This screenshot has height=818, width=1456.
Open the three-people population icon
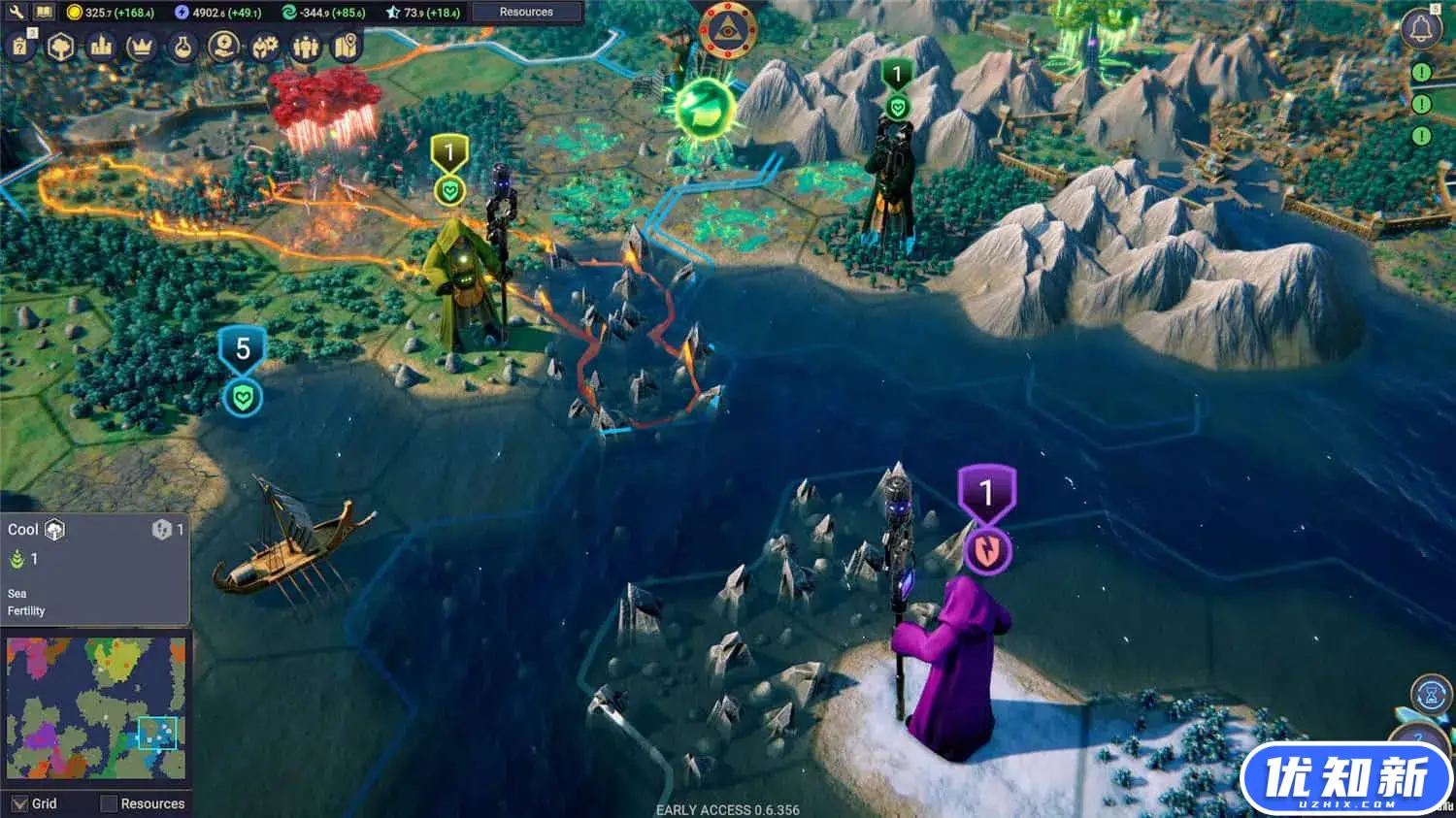306,47
